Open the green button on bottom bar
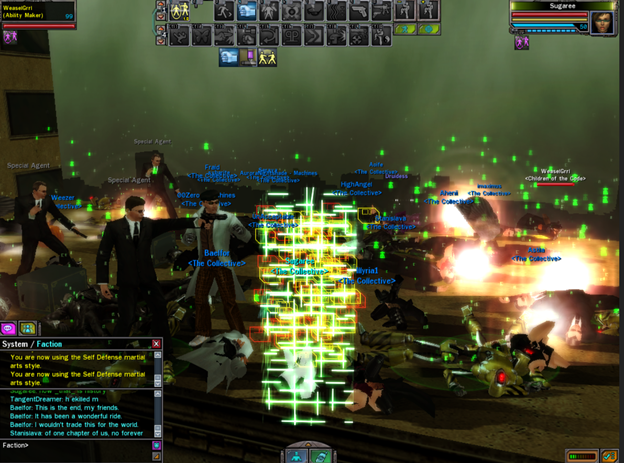Screen dimensions: 624x463 pyautogui.click(x=320, y=455)
